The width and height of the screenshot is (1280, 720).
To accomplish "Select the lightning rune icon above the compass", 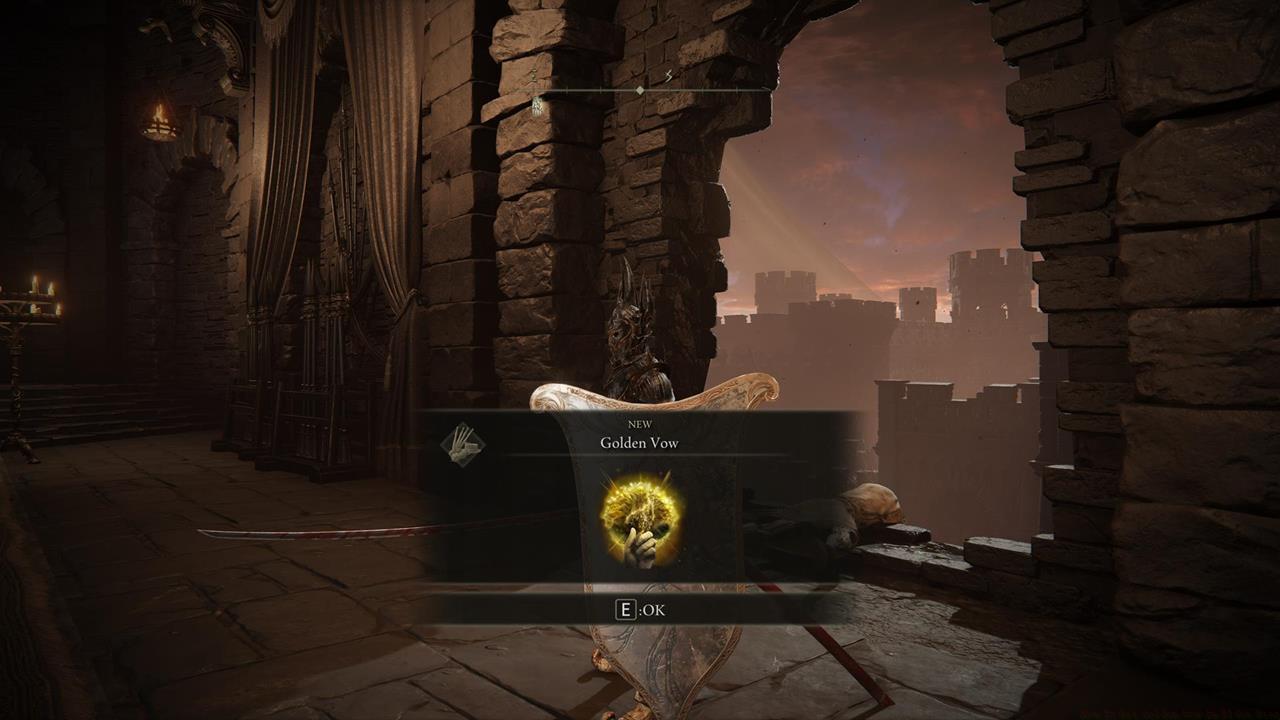I will [669, 76].
